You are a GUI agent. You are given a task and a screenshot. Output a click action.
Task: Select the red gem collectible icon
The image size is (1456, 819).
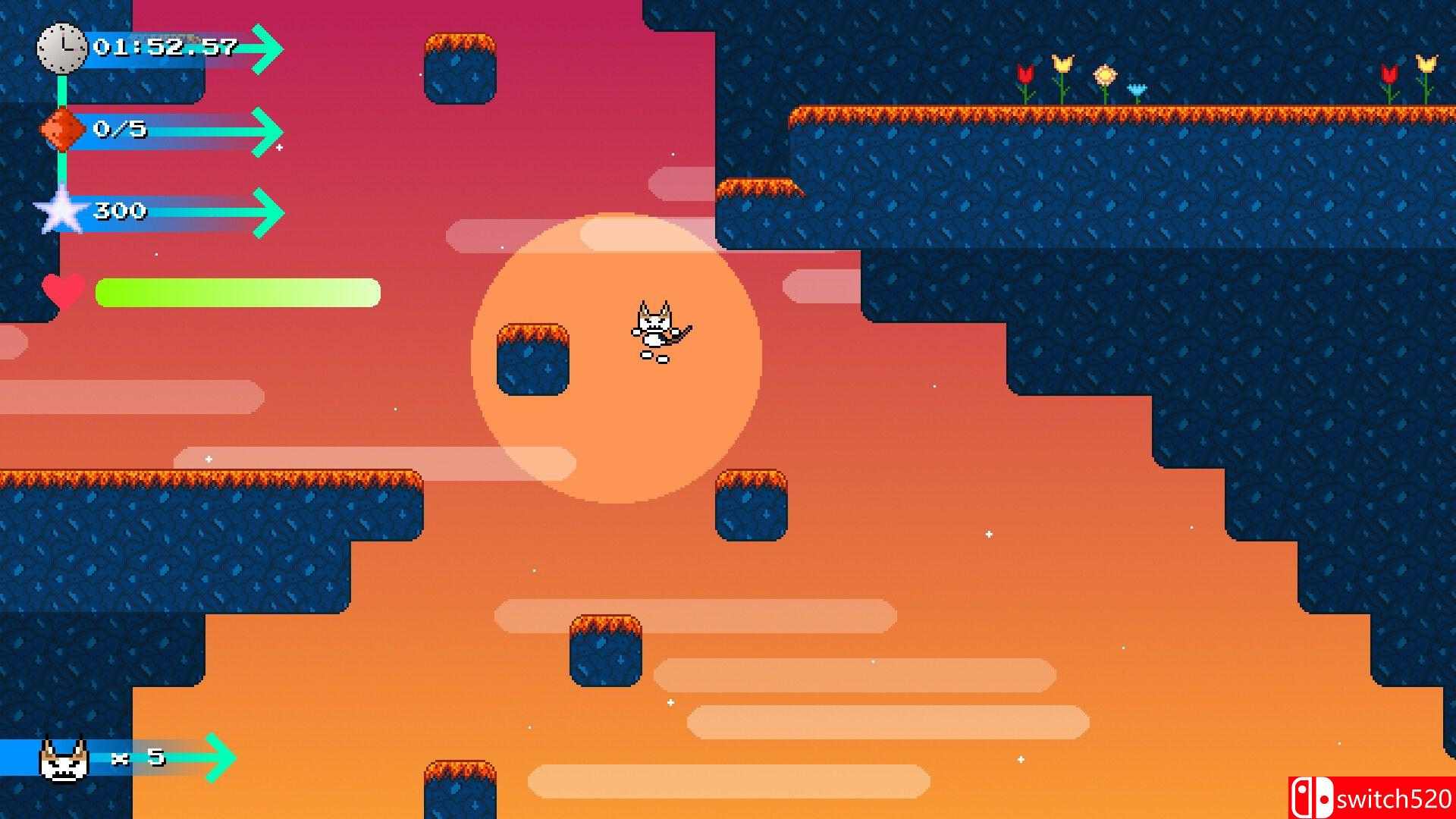62,127
